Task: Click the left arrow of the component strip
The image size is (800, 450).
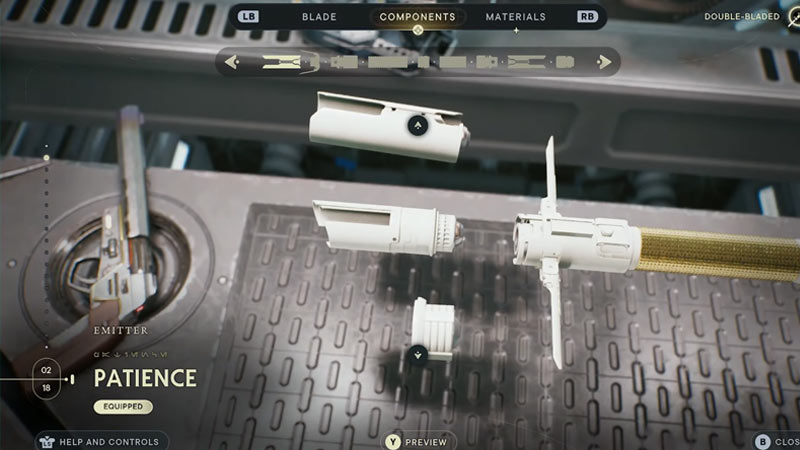Action: tap(232, 62)
